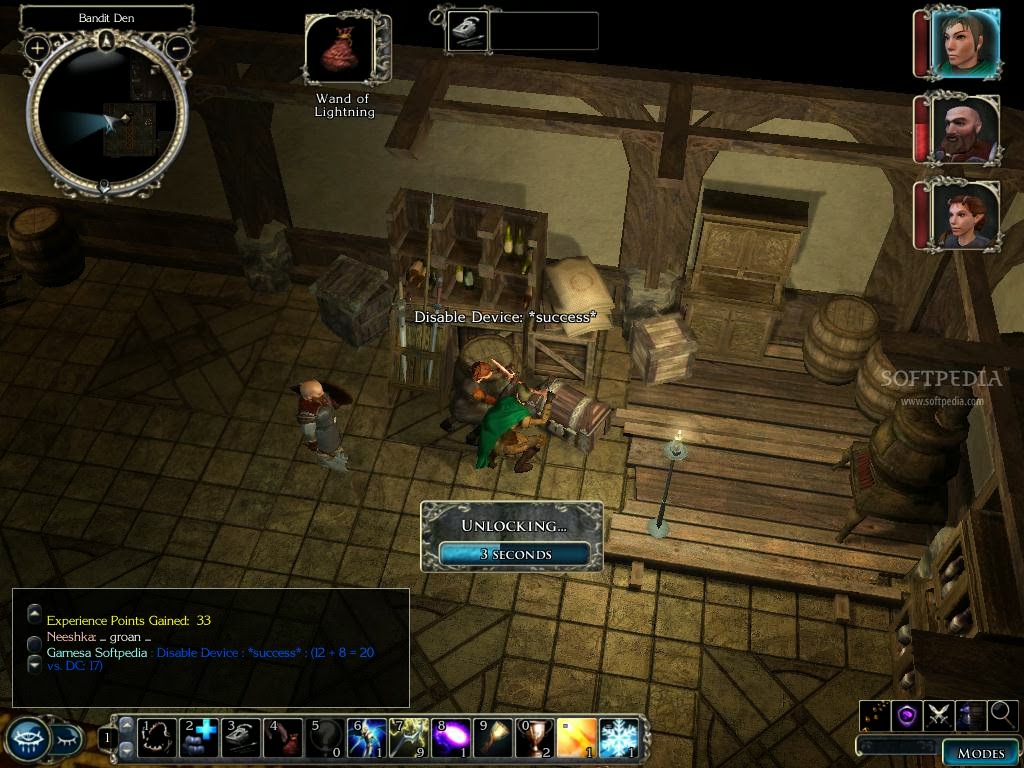
Task: Use the trophy cup item in slot 0
Action: tap(536, 738)
